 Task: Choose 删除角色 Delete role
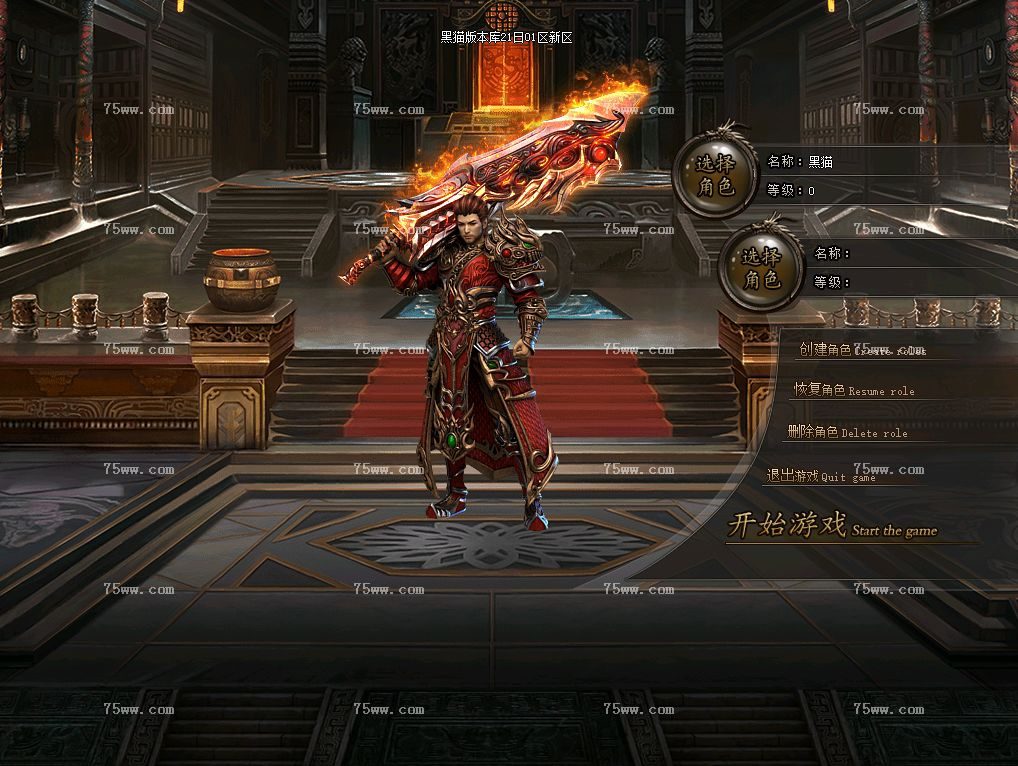846,432
